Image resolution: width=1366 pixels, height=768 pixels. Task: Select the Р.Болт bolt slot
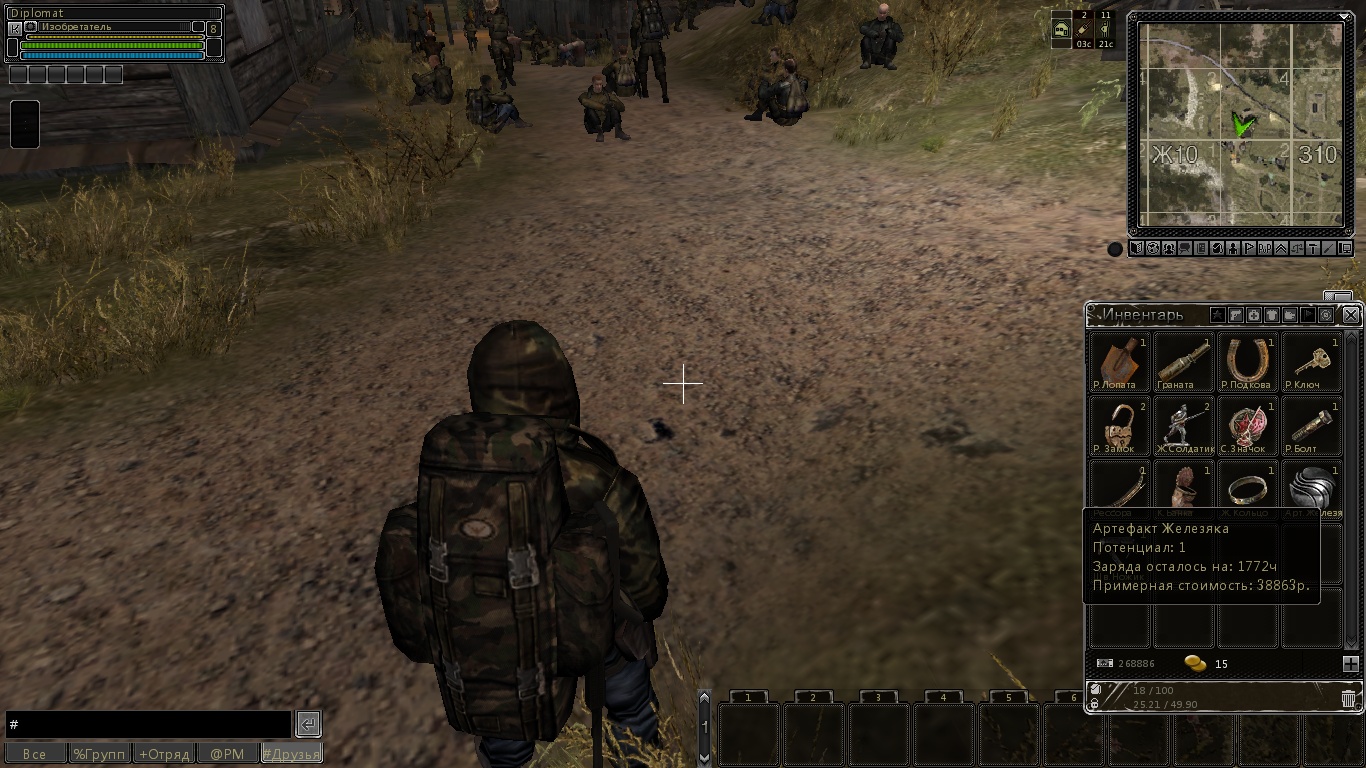1311,425
